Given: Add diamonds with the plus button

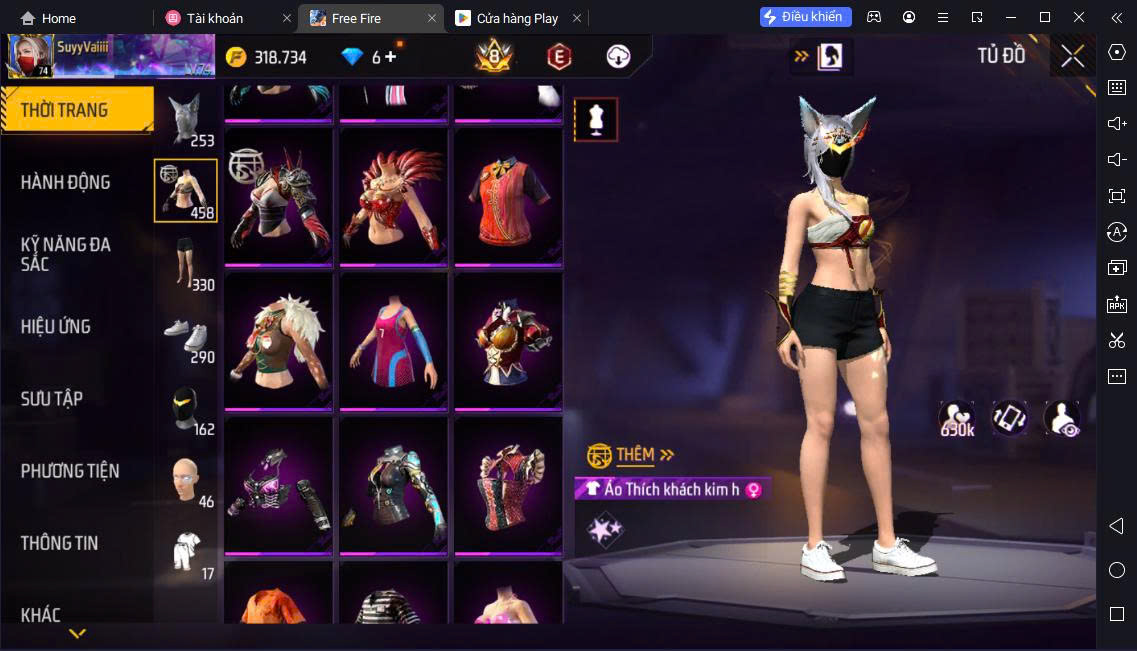Looking at the screenshot, I should click(390, 57).
